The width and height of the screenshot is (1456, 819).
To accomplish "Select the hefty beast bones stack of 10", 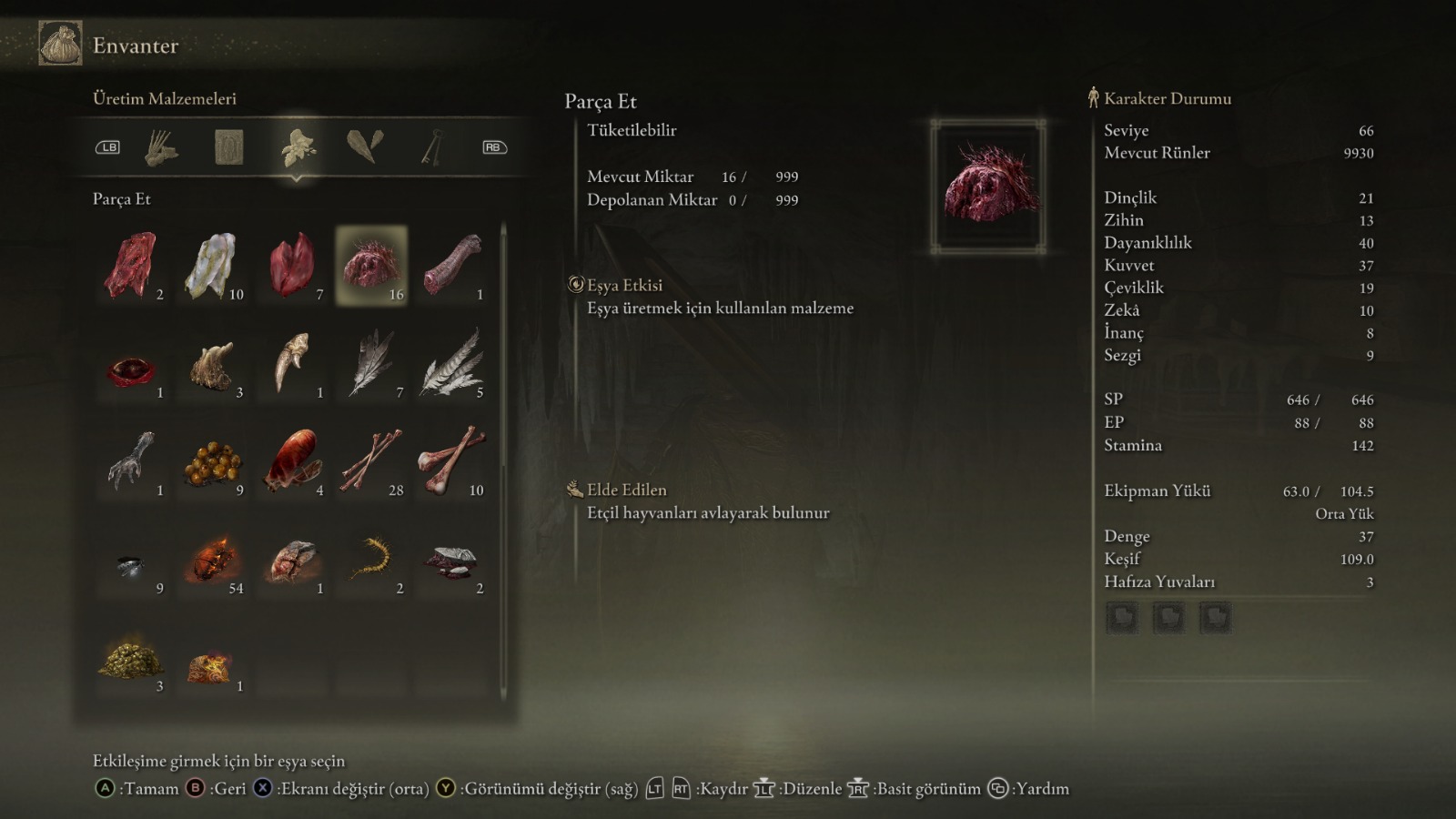I will pos(451,461).
